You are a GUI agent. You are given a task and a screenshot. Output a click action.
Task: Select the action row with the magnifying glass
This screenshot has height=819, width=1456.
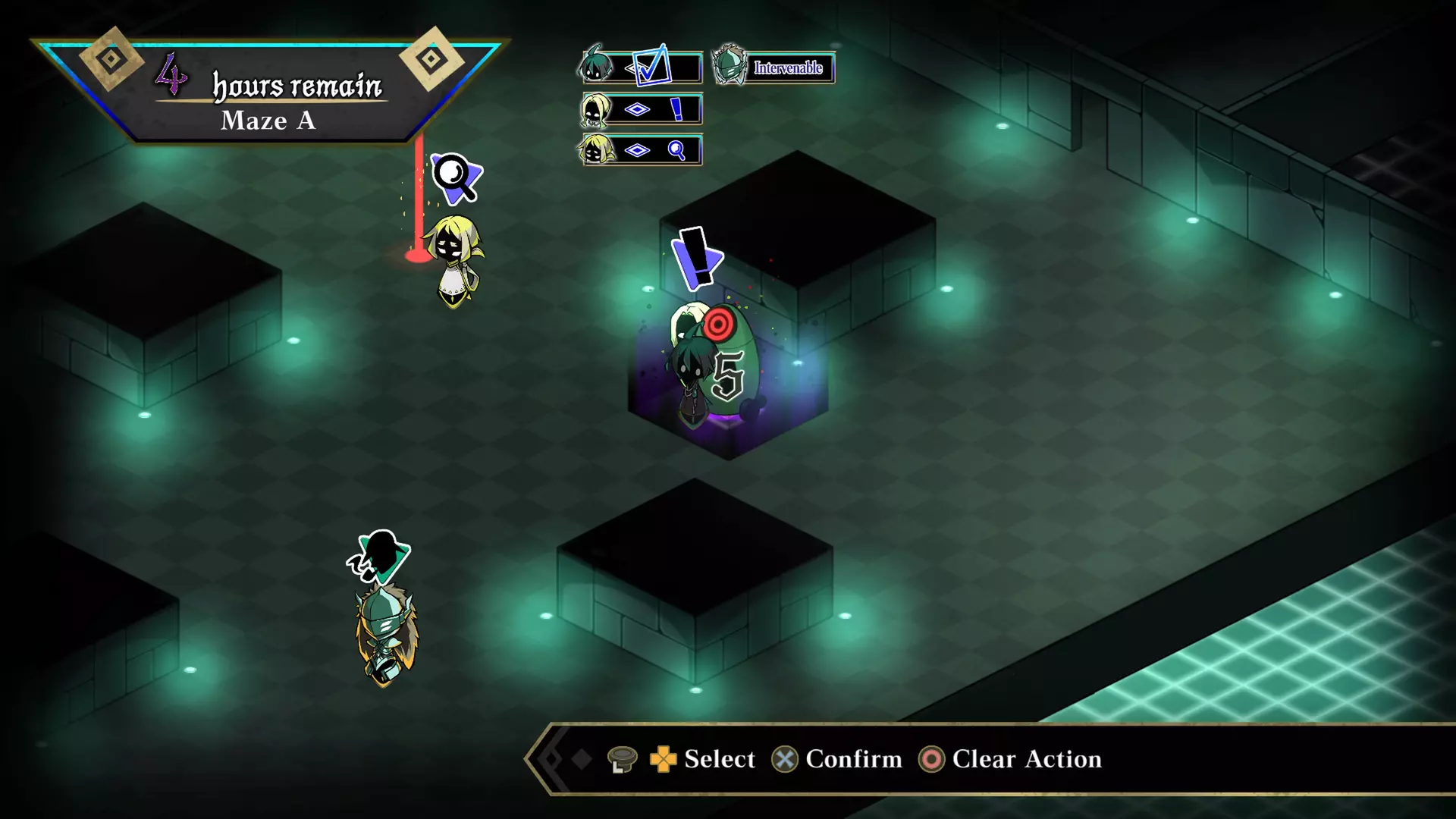tap(642, 150)
